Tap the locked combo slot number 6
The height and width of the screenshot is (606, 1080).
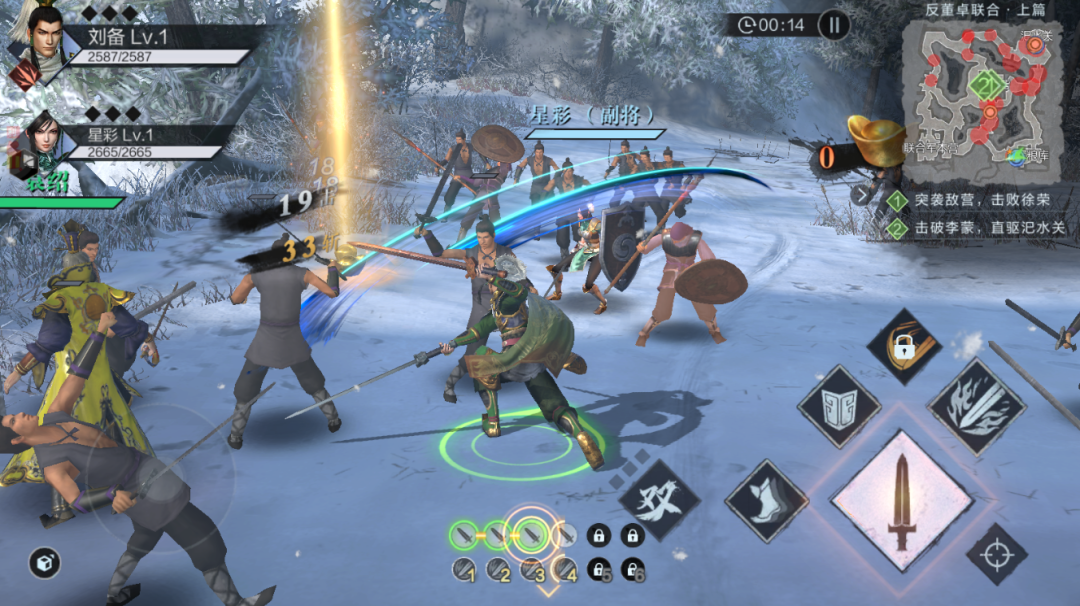tap(632, 570)
